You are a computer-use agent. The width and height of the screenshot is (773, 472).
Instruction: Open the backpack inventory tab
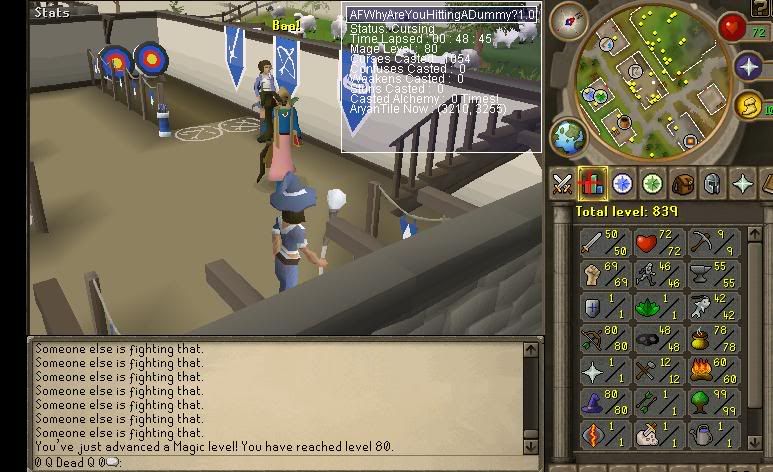pos(683,184)
